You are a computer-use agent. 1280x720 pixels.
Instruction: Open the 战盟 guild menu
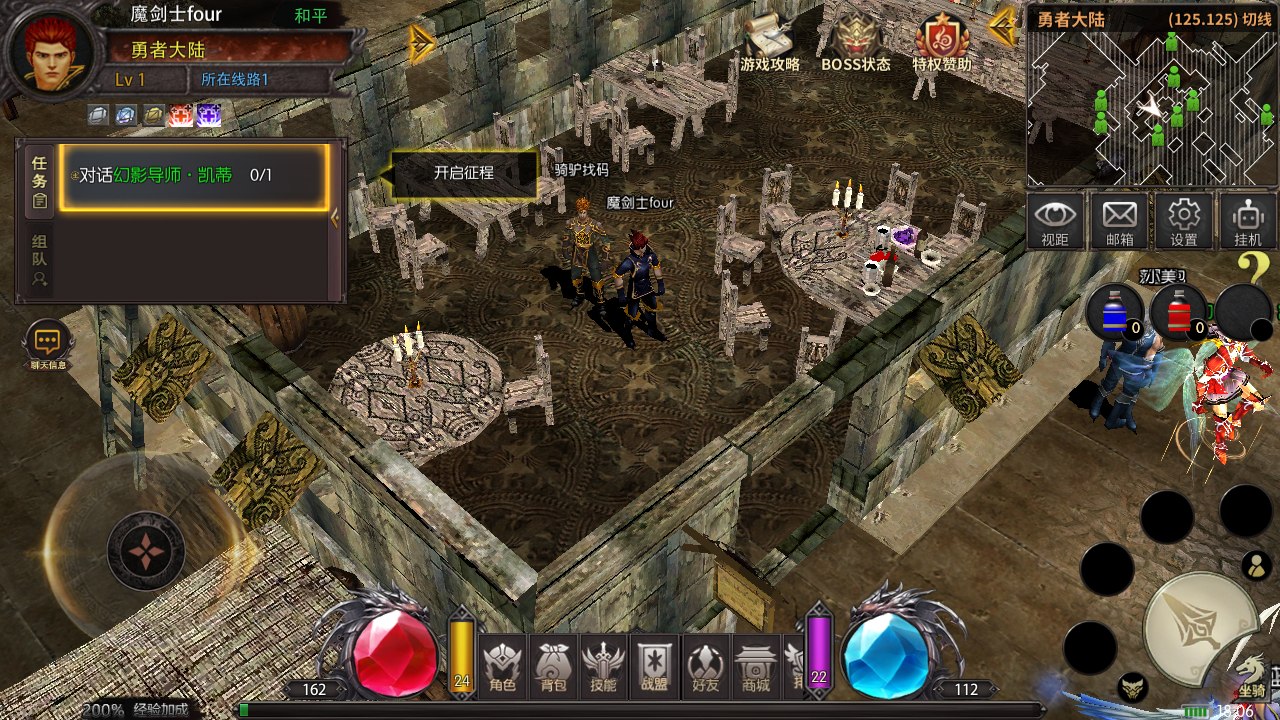point(655,667)
